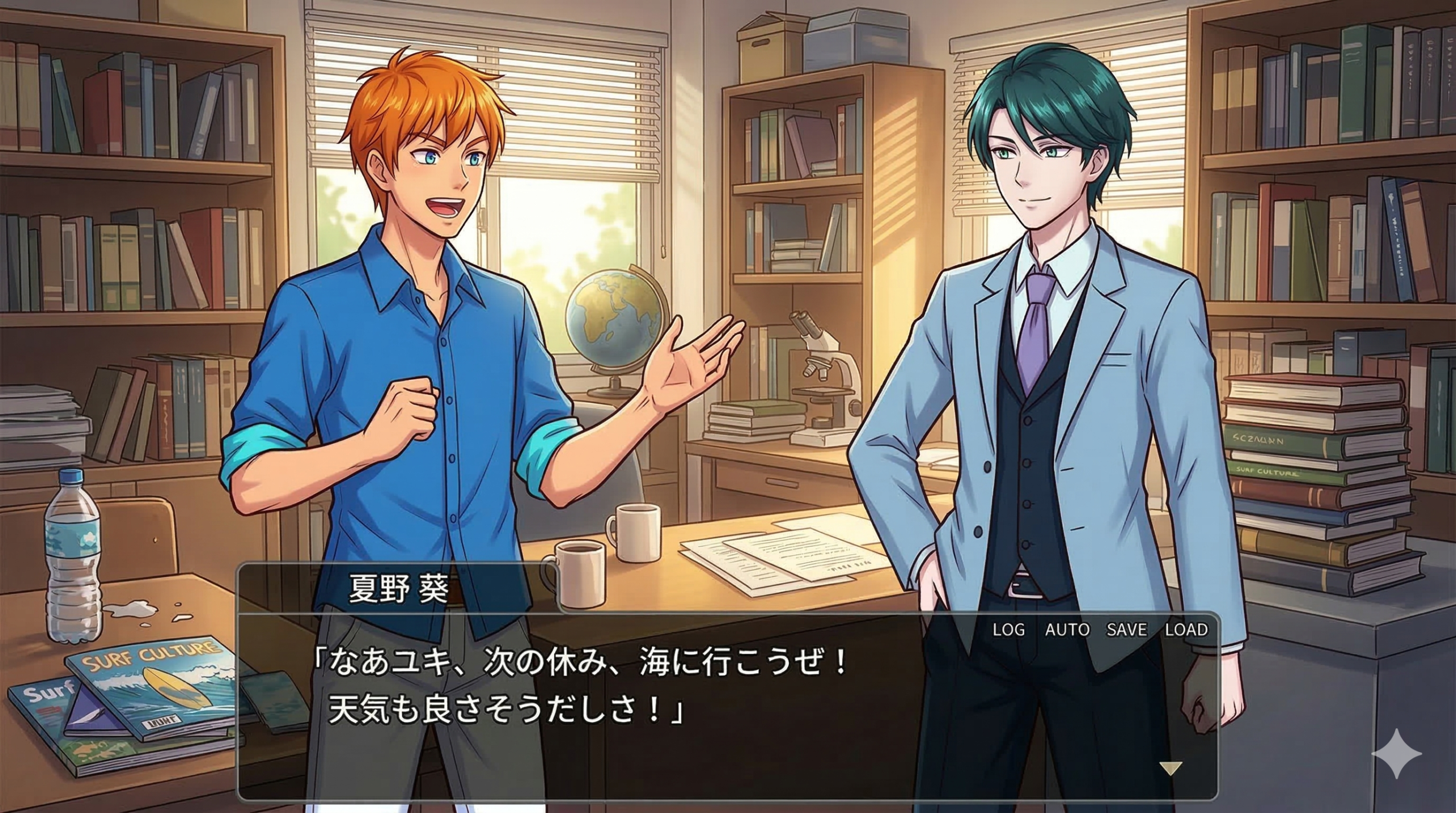Click the advance-dialogue triangle arrow

[1170, 769]
